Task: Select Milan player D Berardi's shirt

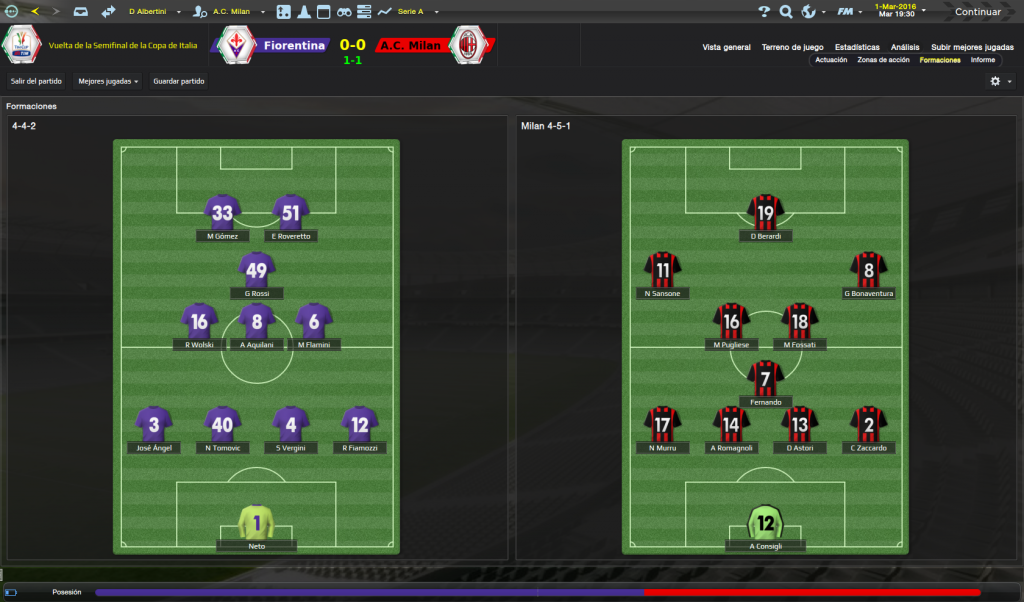Action: click(x=766, y=212)
